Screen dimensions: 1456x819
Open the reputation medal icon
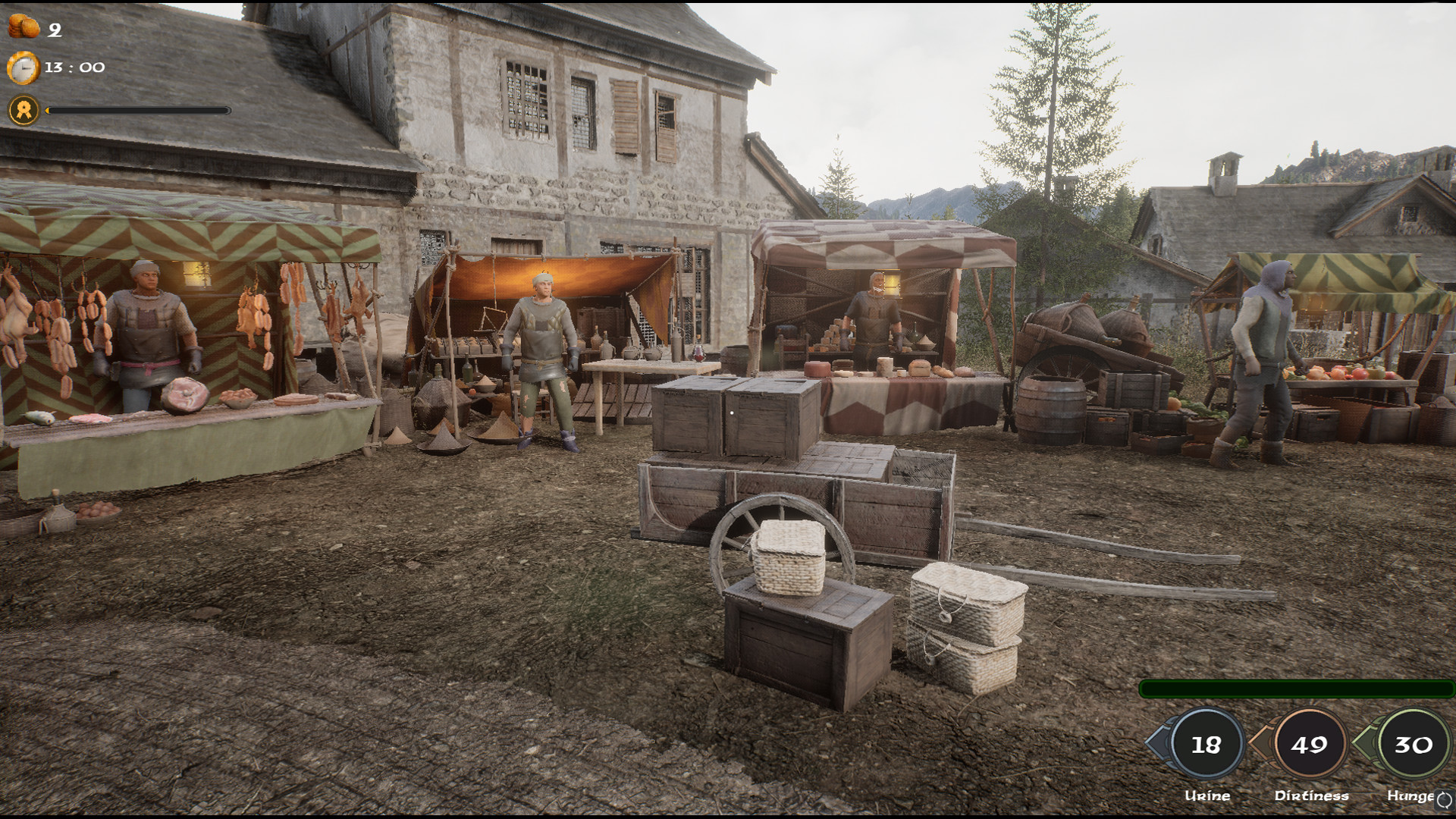click(24, 112)
